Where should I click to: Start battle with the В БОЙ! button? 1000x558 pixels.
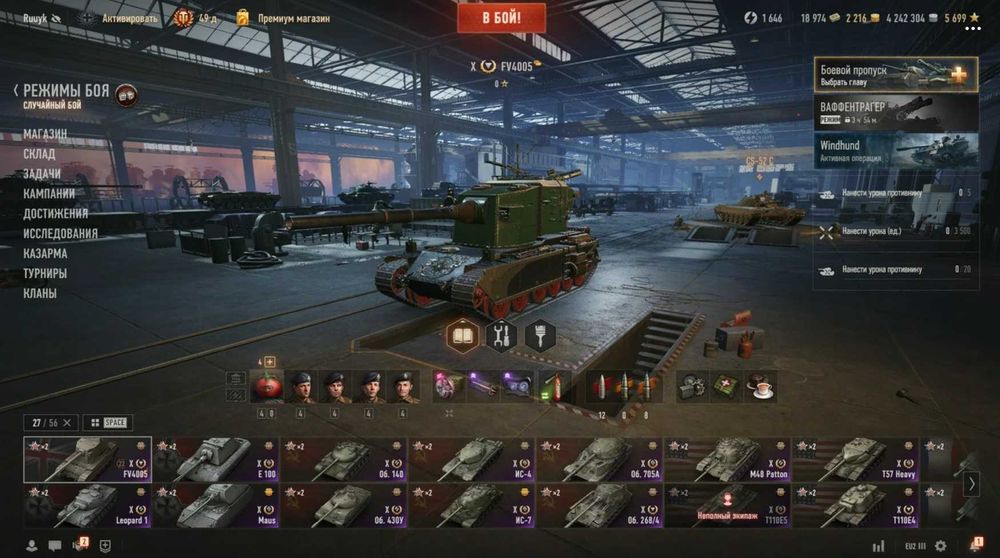pyautogui.click(x=501, y=17)
